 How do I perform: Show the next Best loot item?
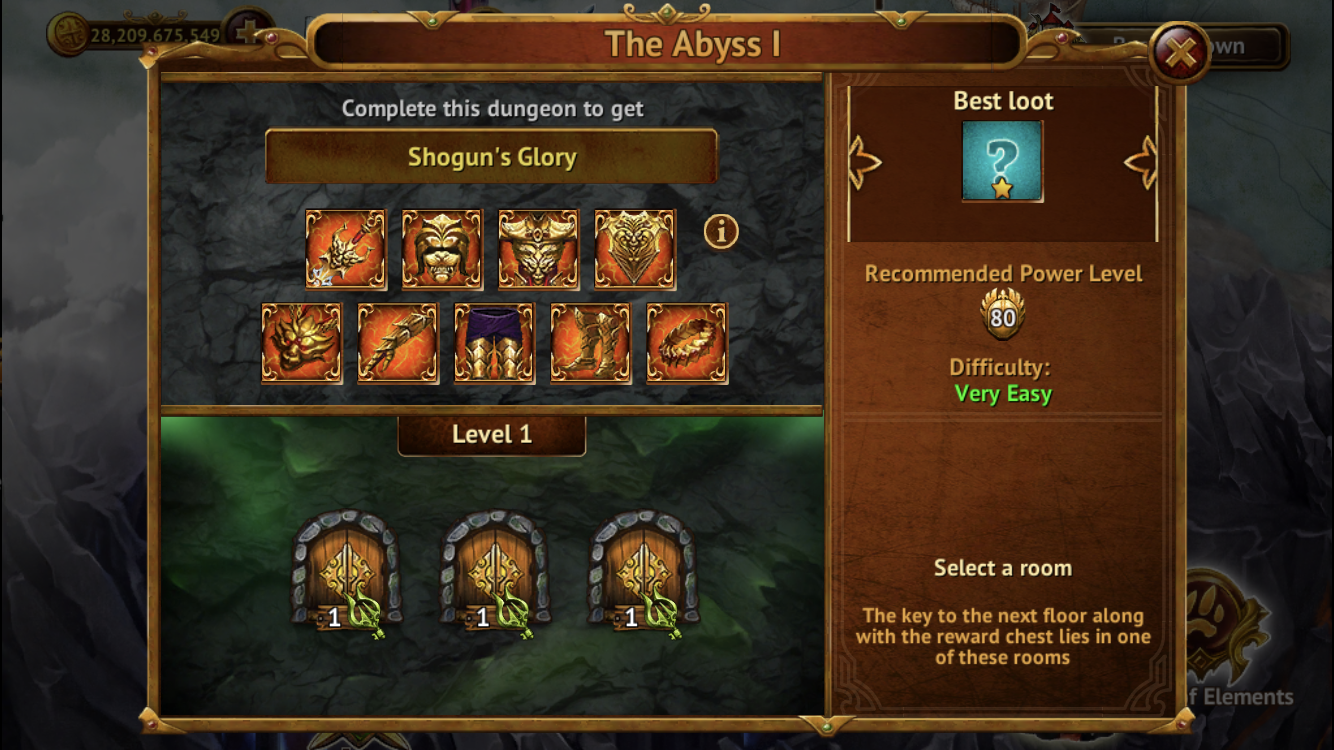tap(1141, 162)
